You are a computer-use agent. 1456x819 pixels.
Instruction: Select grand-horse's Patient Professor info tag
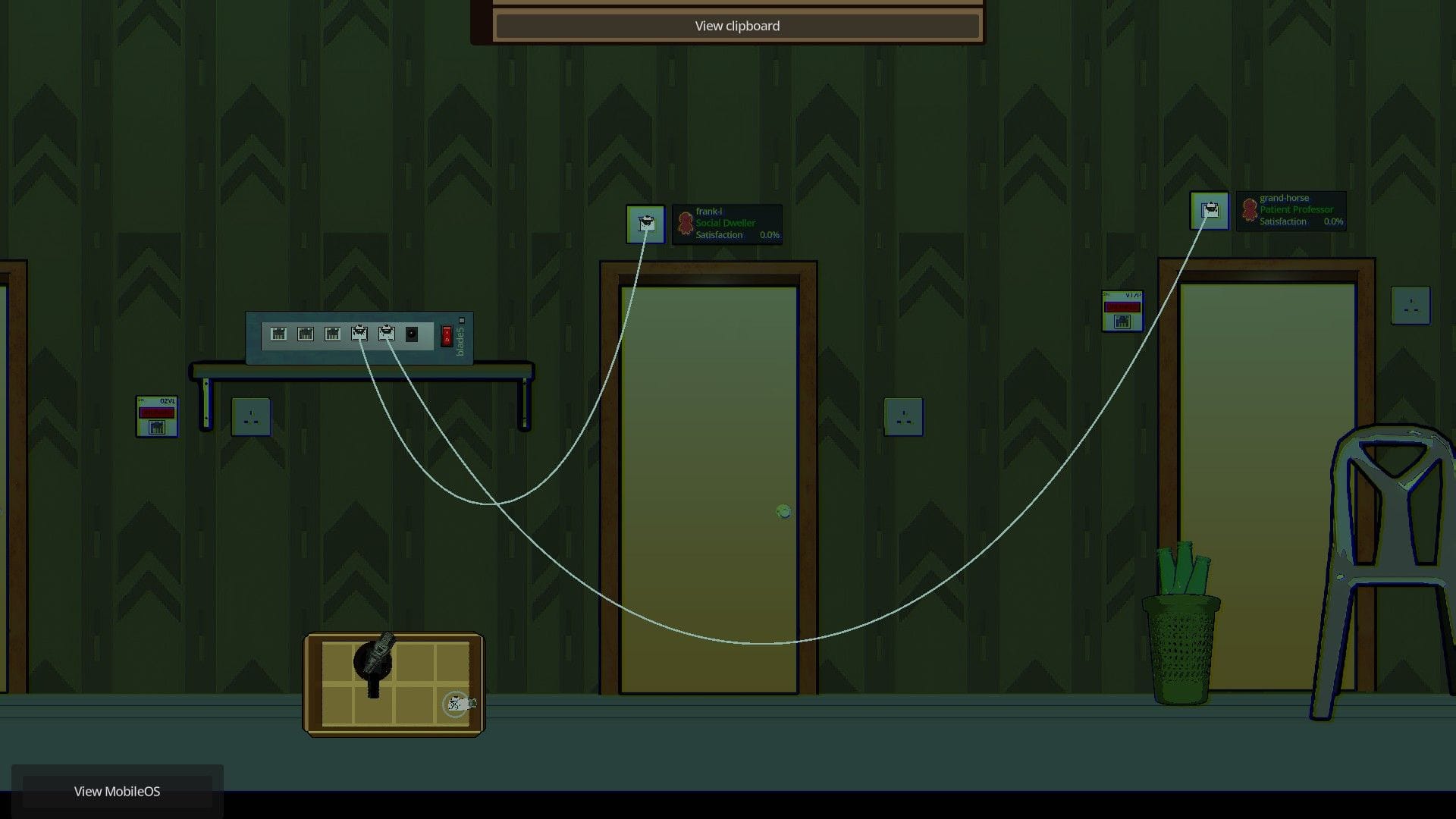(x=1291, y=210)
